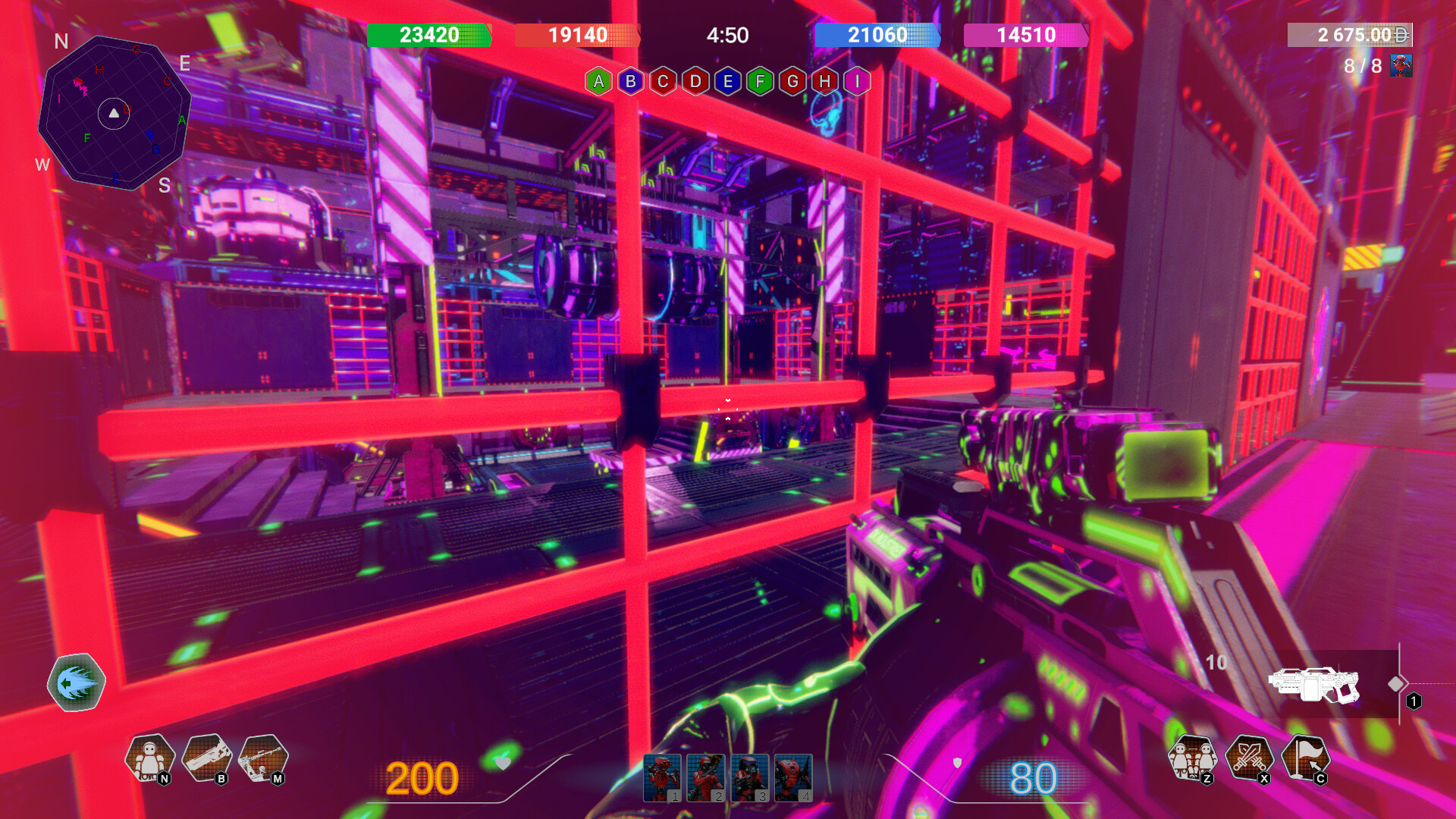Activate the flag waypoint command
The height and width of the screenshot is (819, 1456).
[x=1305, y=758]
